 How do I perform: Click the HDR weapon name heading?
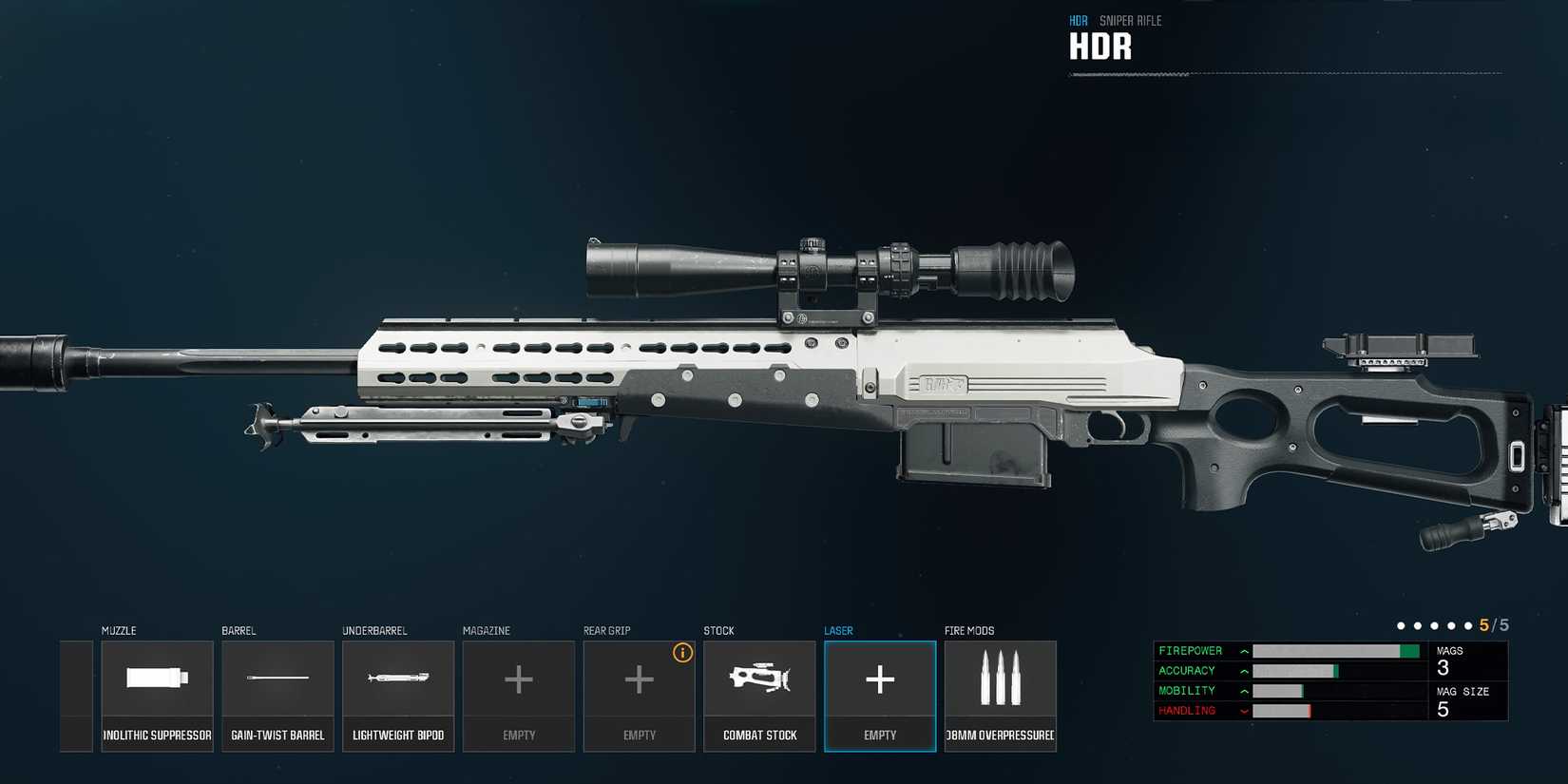[x=1100, y=45]
